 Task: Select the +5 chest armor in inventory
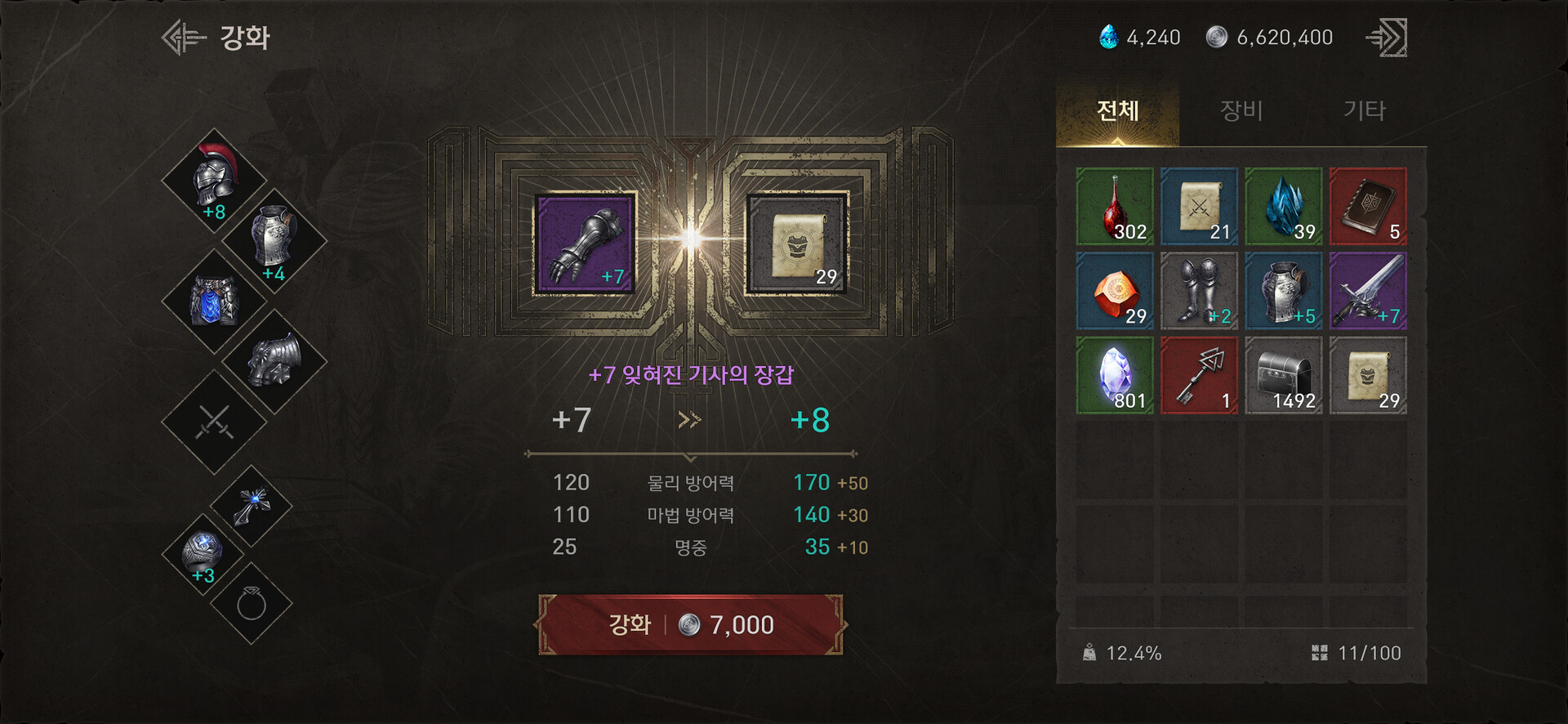[1283, 291]
